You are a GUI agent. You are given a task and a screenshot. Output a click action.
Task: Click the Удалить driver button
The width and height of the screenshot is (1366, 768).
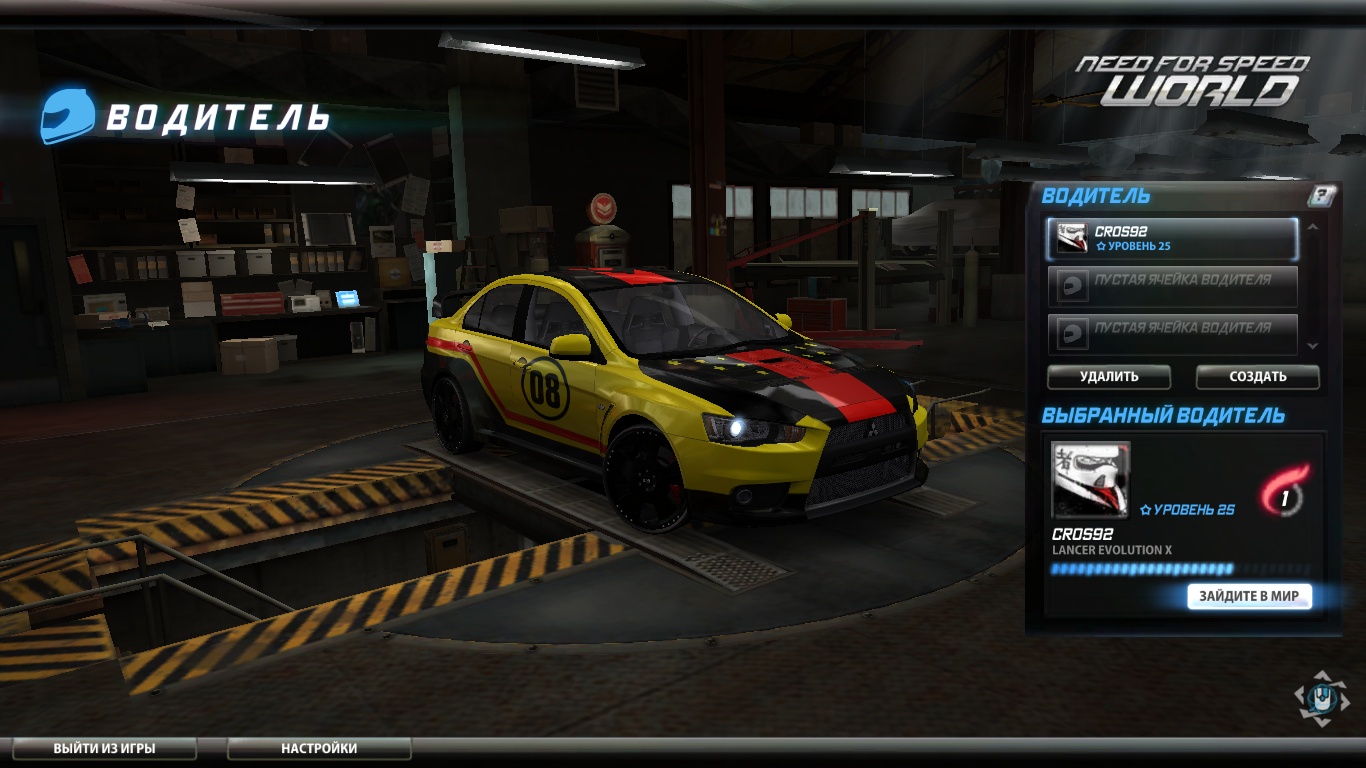(x=1108, y=377)
